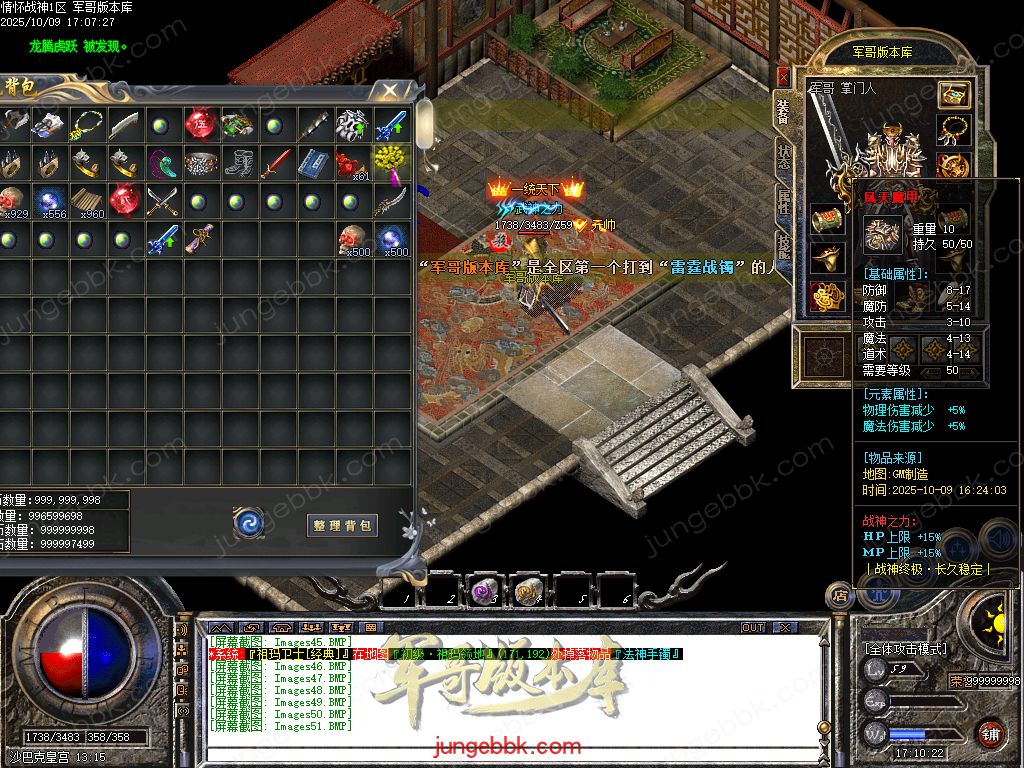Use the item in hotbar slot 3
Image resolution: width=1024 pixels, height=768 pixels.
coord(485,592)
